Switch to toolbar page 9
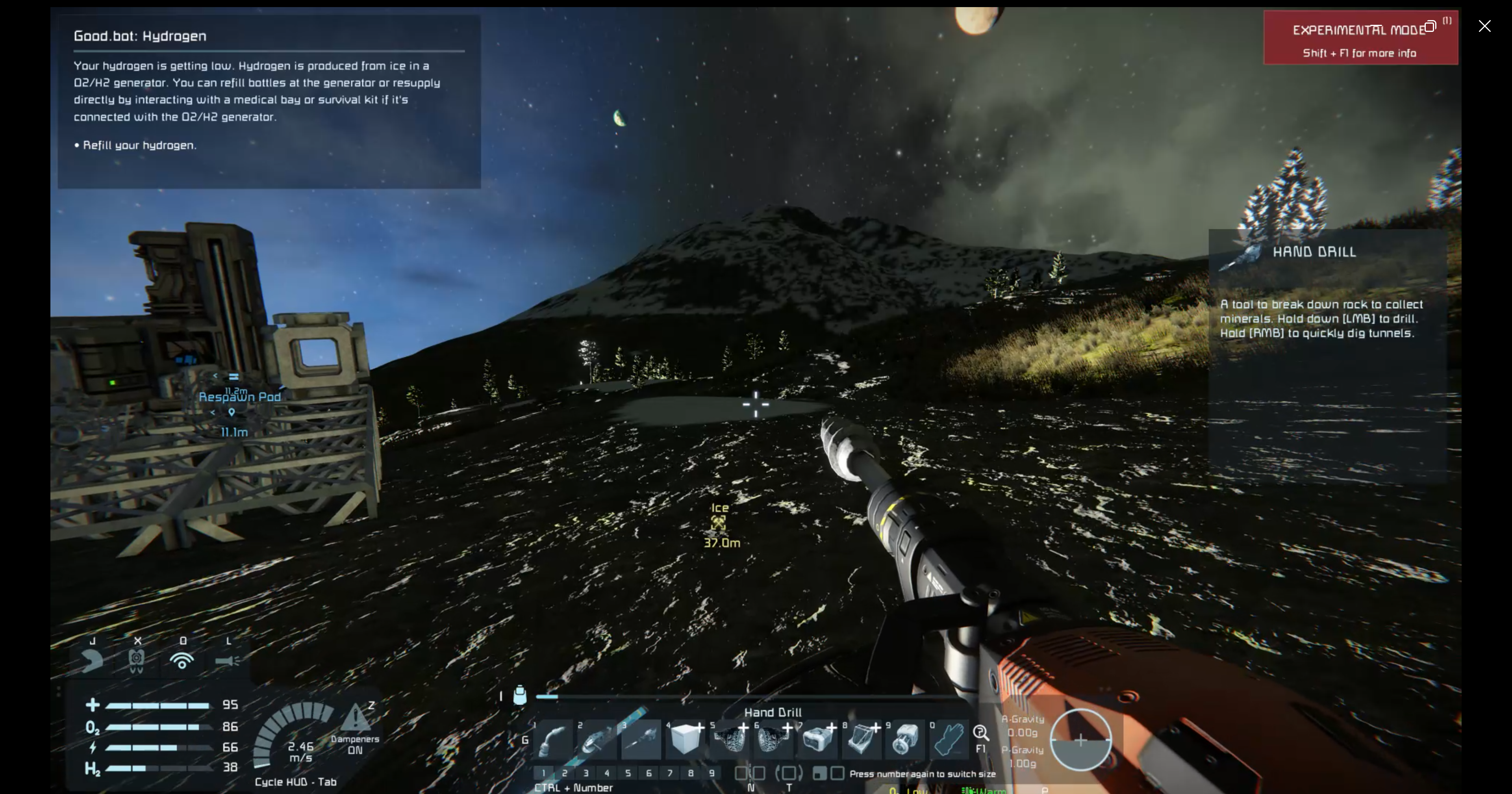 (712, 773)
